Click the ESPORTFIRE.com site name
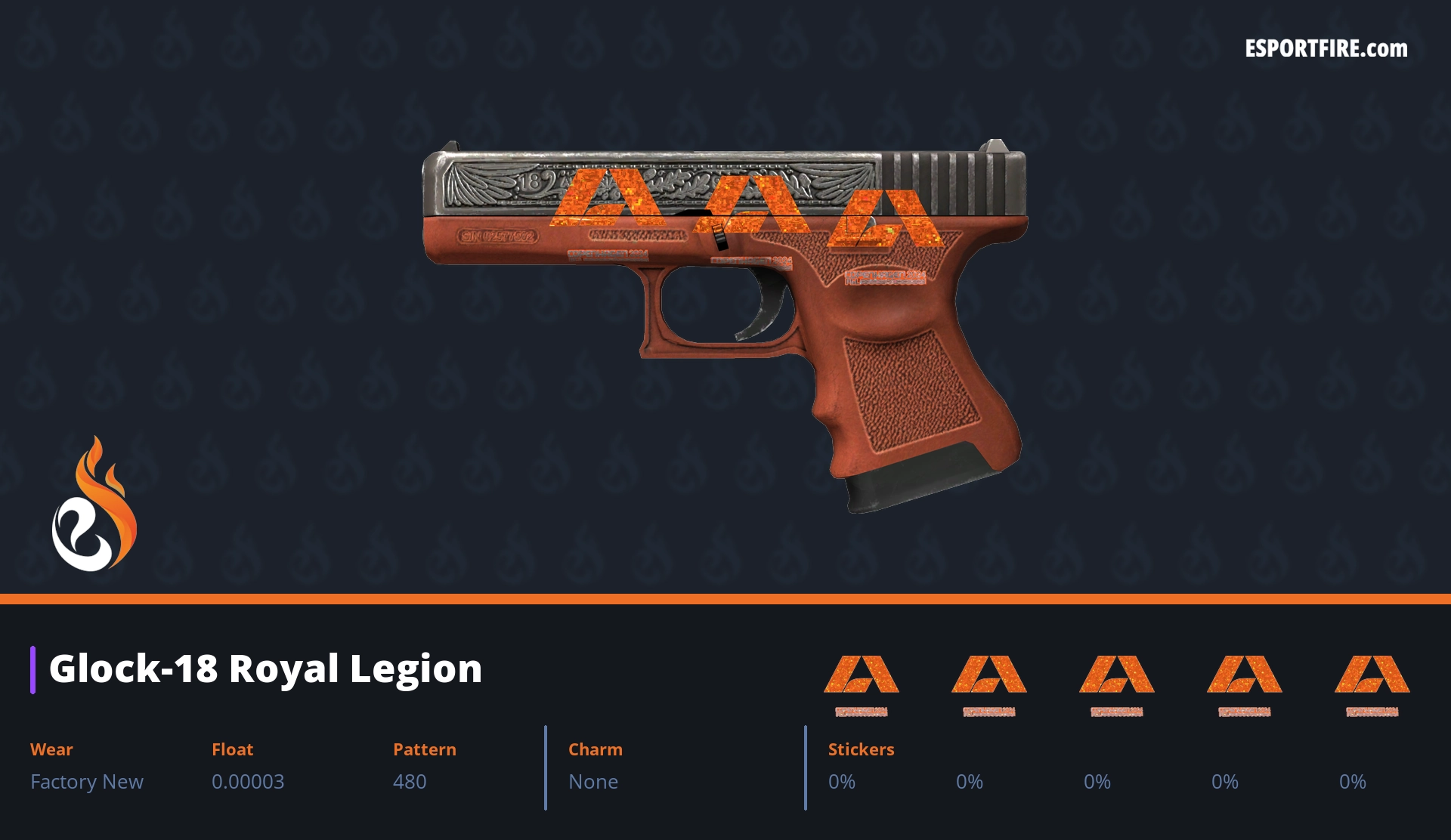The height and width of the screenshot is (840, 1451). coord(1326,49)
